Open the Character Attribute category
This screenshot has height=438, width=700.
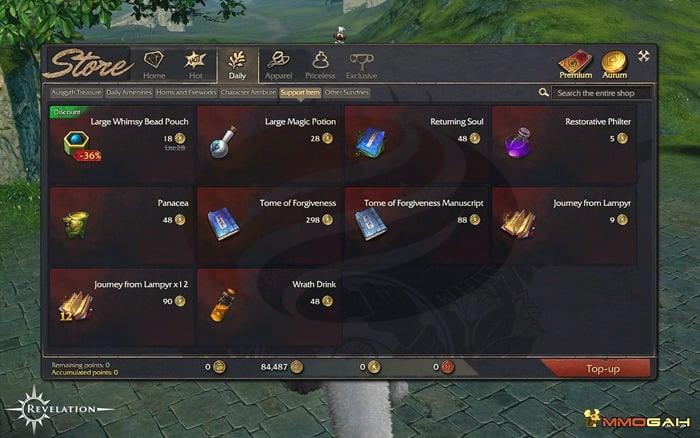point(248,92)
